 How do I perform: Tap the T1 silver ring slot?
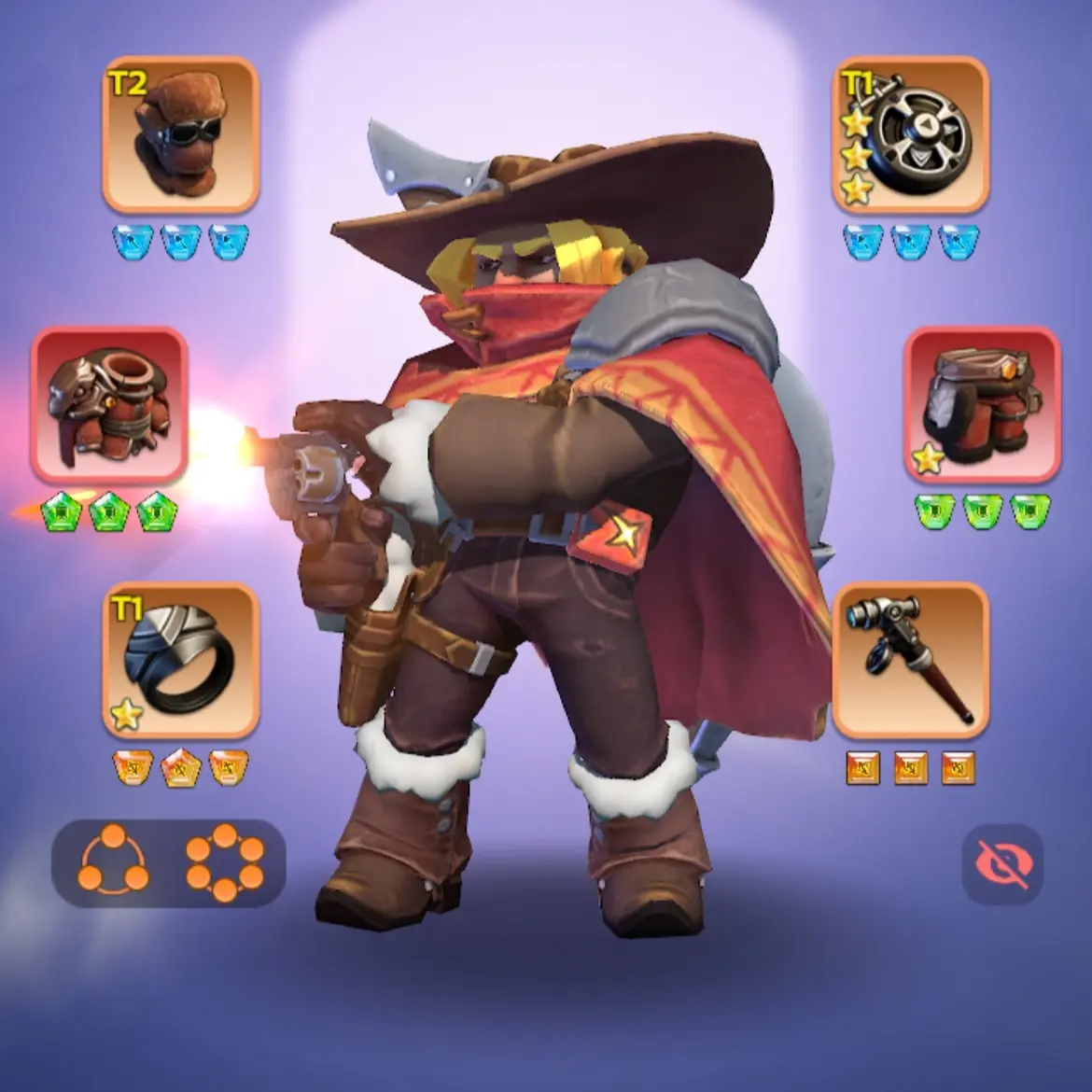pyautogui.click(x=180, y=661)
